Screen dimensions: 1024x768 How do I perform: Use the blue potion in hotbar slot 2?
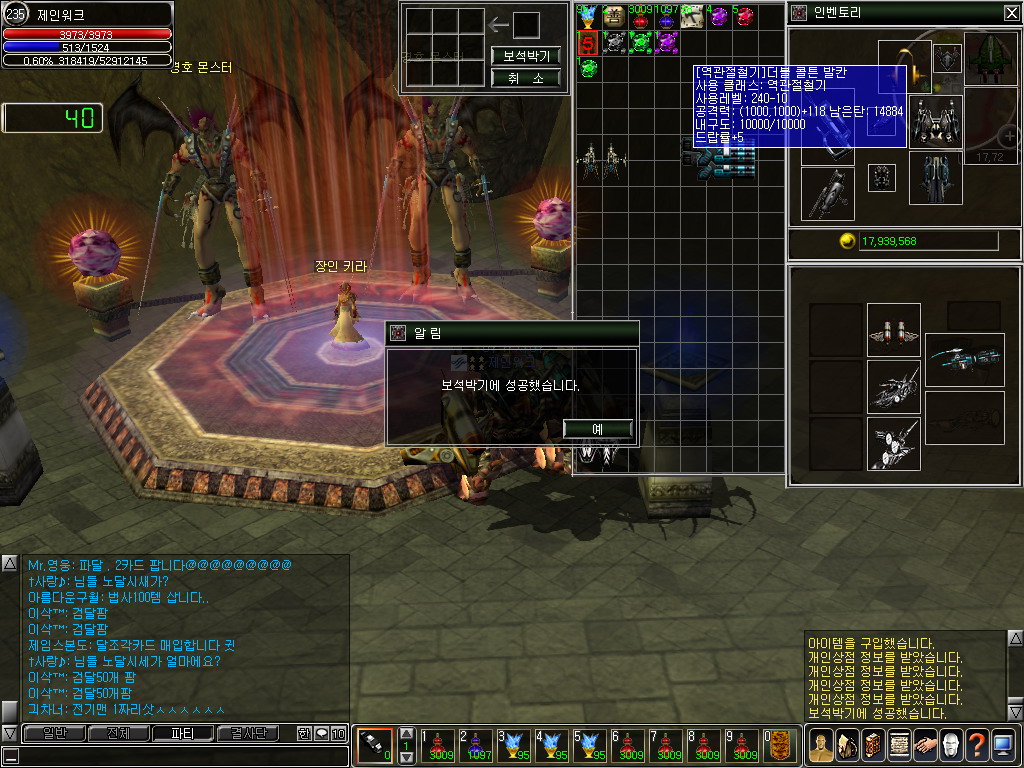[x=476, y=746]
